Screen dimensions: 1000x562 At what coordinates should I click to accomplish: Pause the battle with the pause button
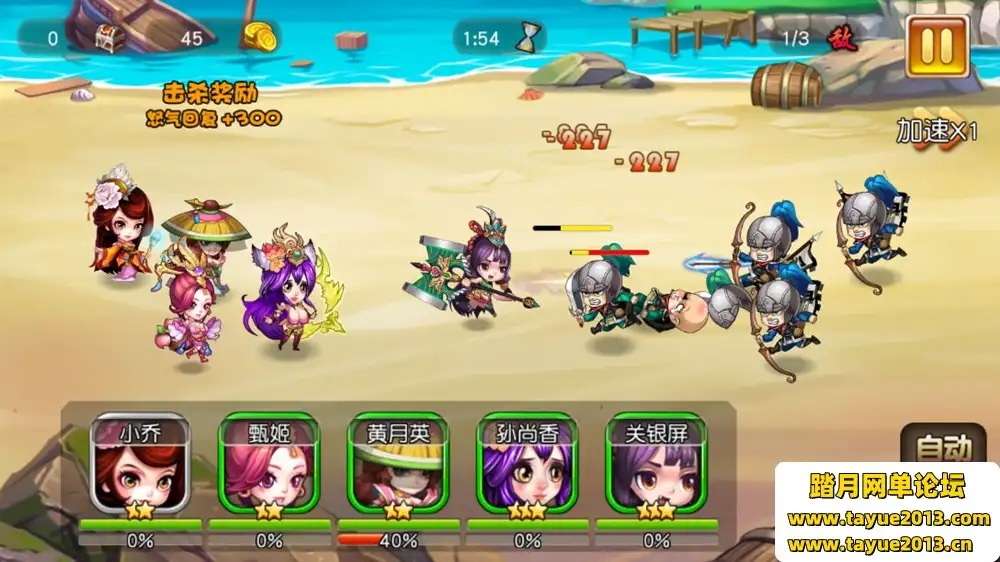(937, 47)
